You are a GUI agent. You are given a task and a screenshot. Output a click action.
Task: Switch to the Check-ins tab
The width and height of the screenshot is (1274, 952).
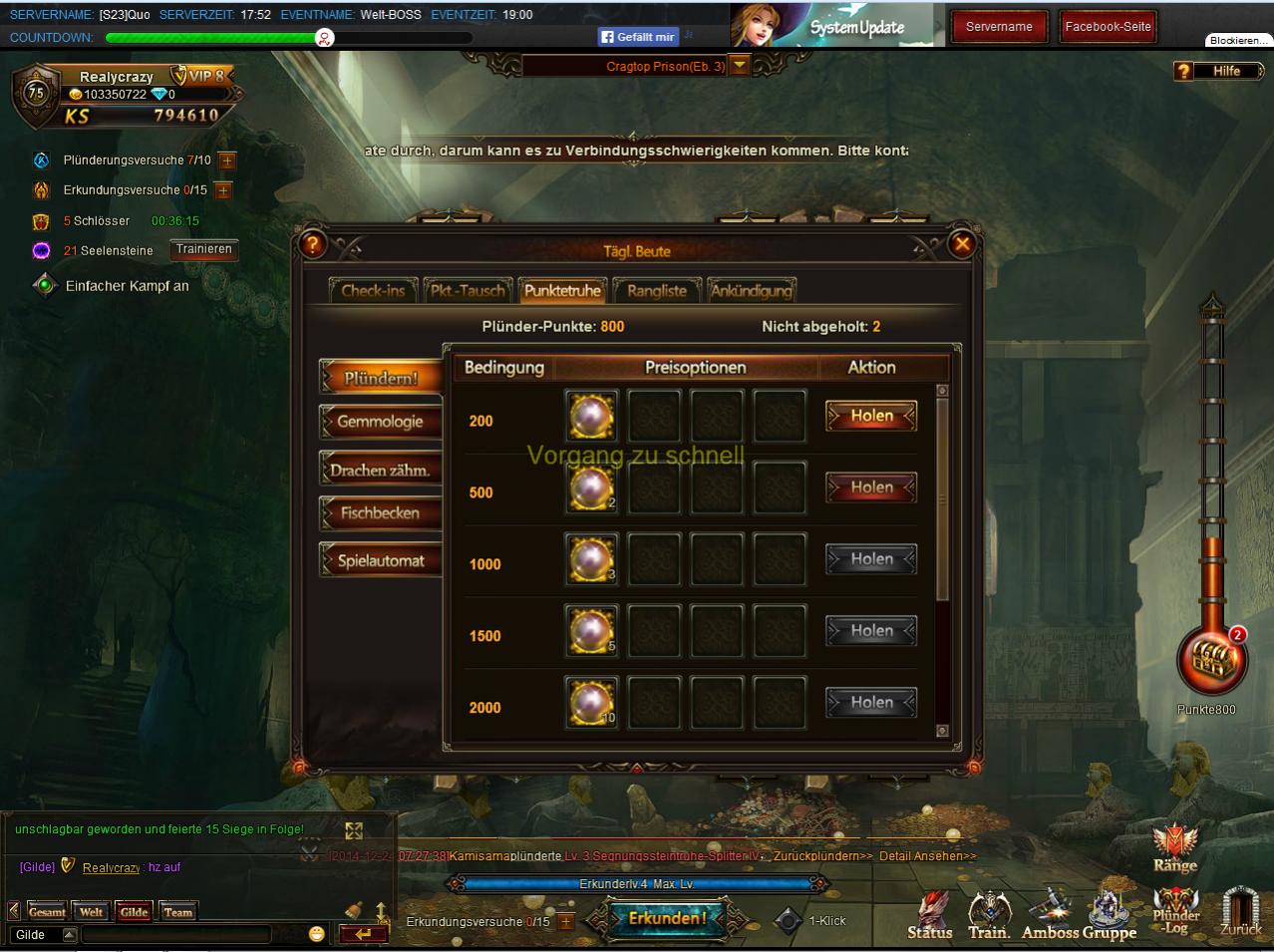(373, 290)
